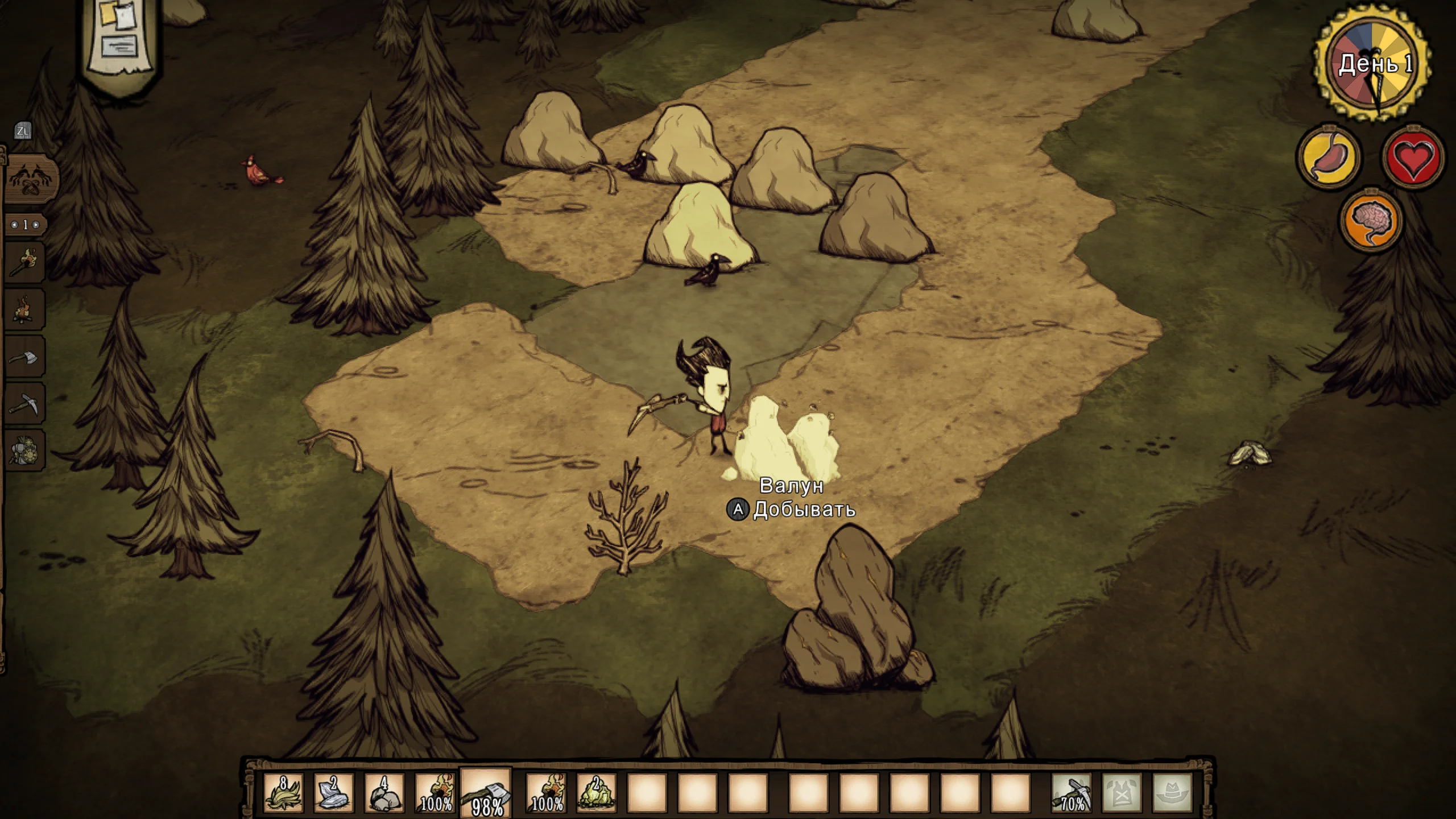Select the axe in the inventory bar
This screenshot has width=1456, height=819.
[486, 793]
